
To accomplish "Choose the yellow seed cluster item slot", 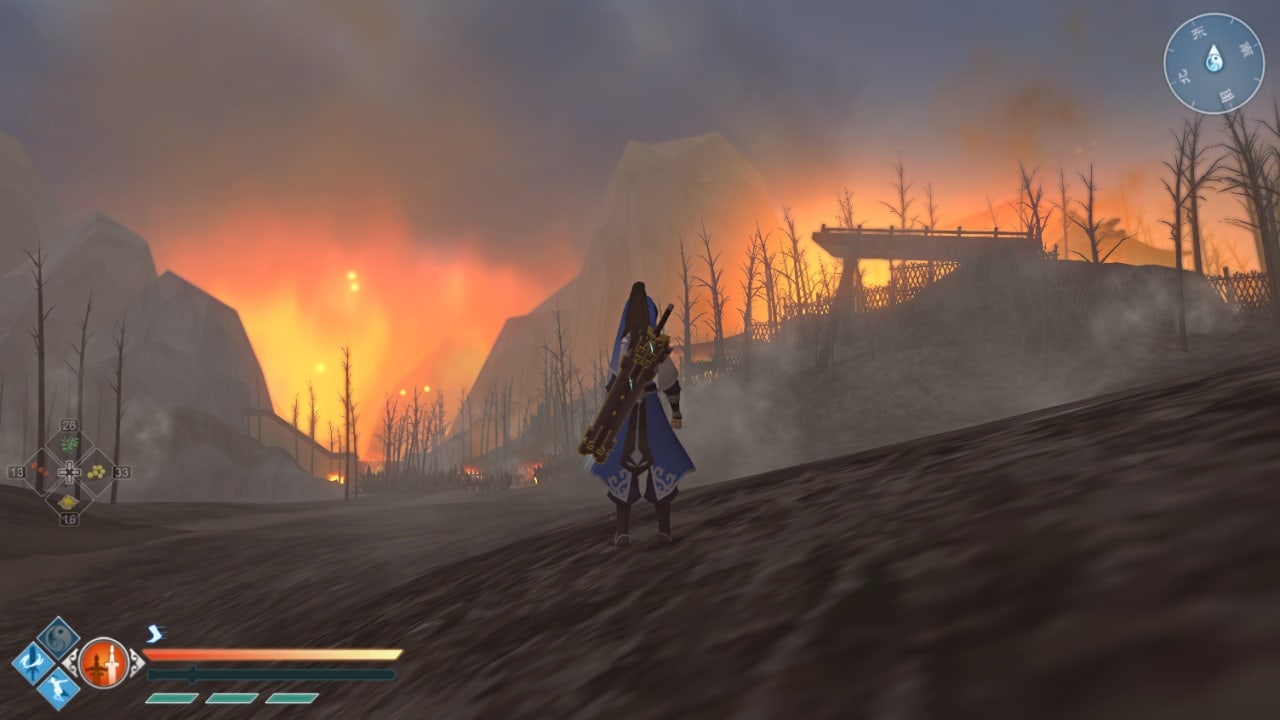I will (x=97, y=471).
